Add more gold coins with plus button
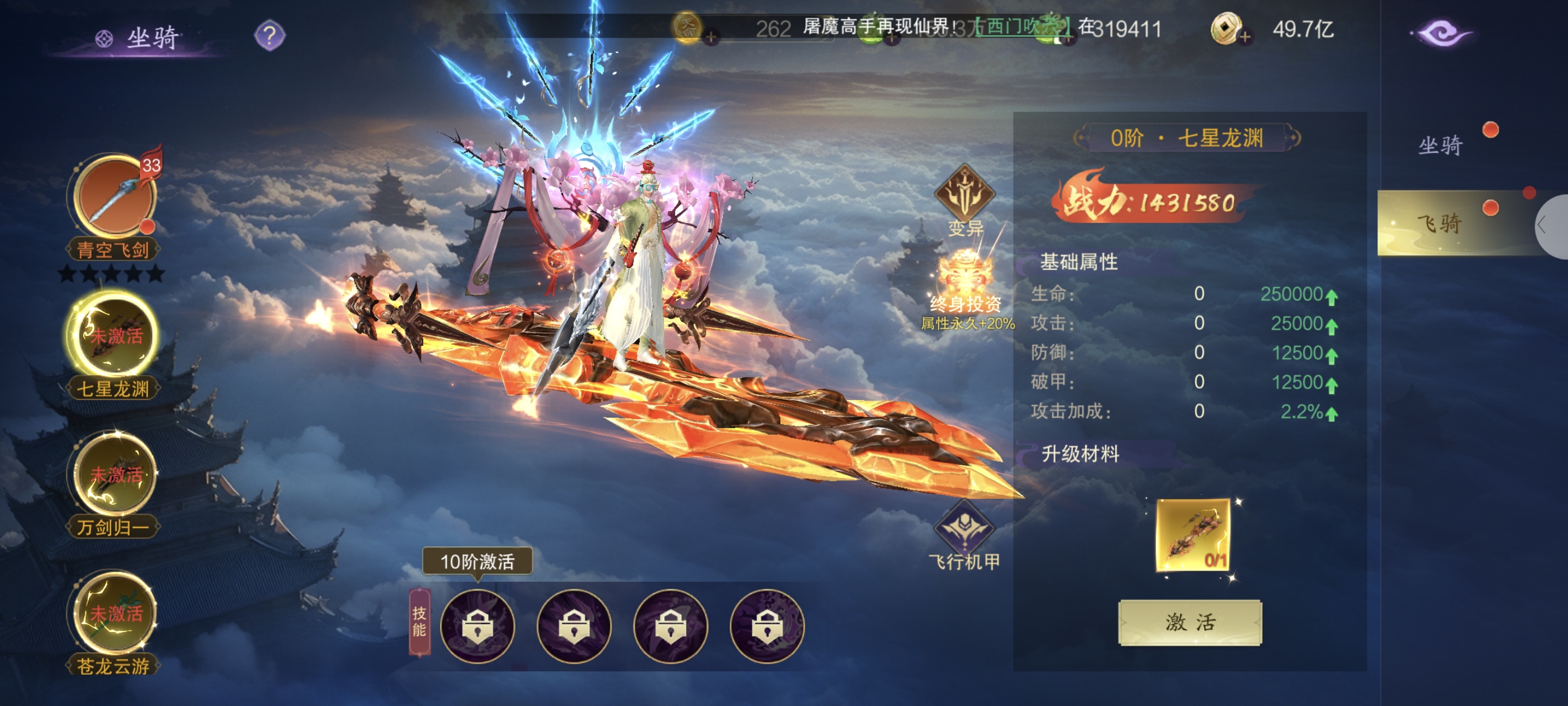The width and height of the screenshot is (1568, 706). click(x=1245, y=37)
